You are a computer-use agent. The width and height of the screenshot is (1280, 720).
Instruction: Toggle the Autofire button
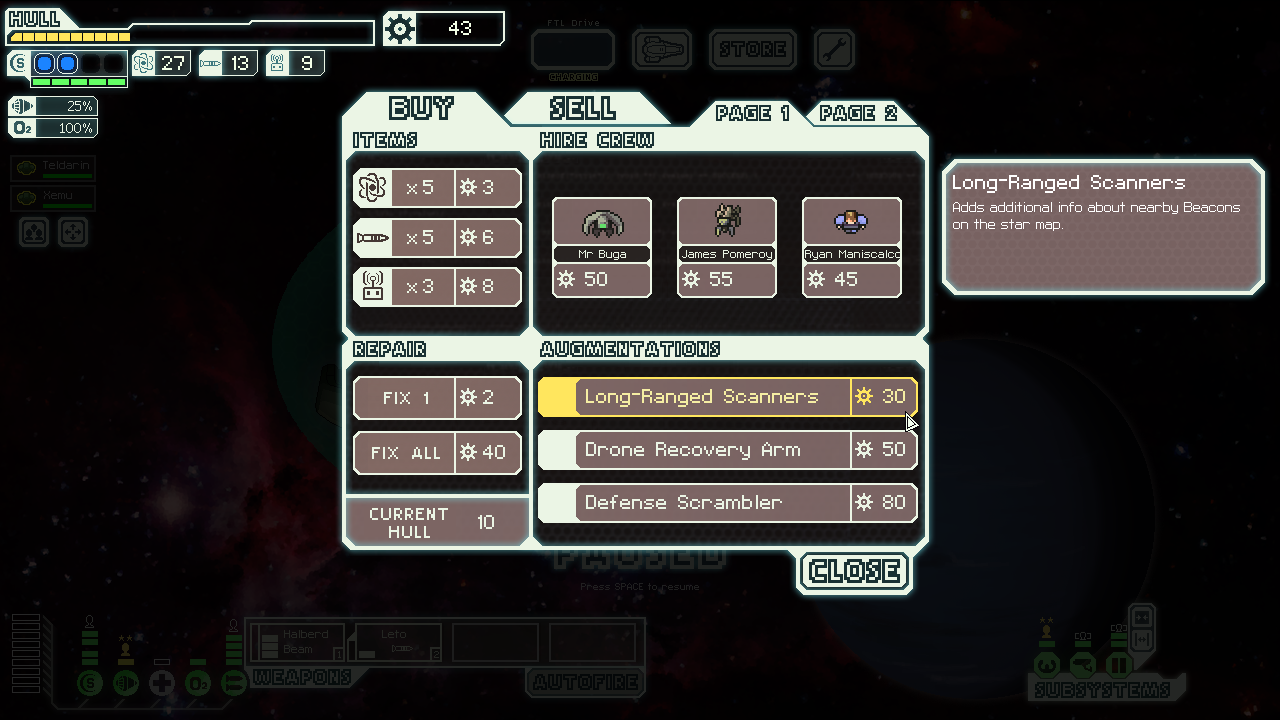pyautogui.click(x=585, y=683)
